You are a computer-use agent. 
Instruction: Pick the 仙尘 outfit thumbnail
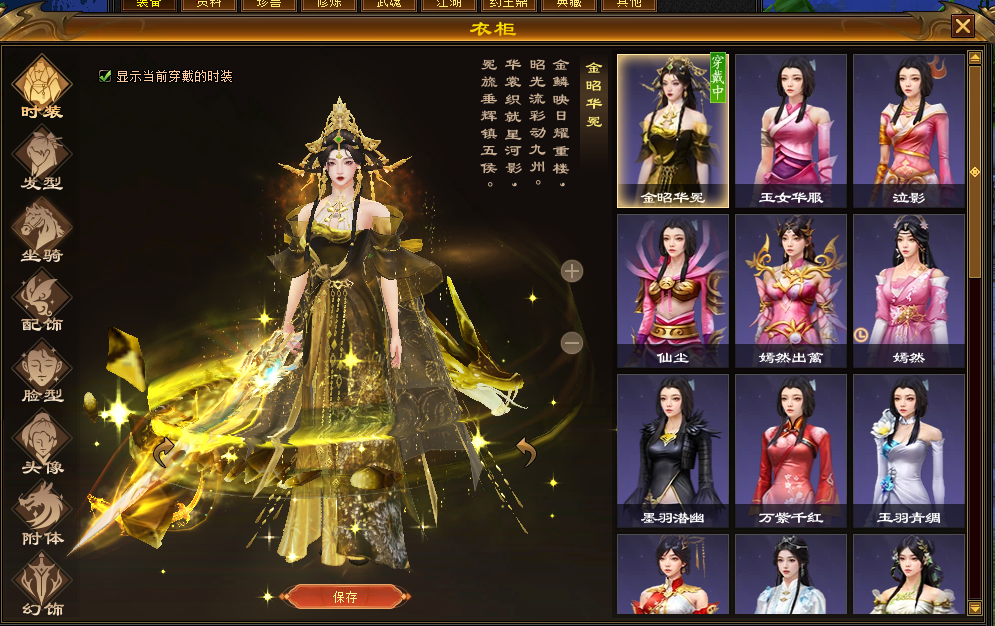click(673, 291)
